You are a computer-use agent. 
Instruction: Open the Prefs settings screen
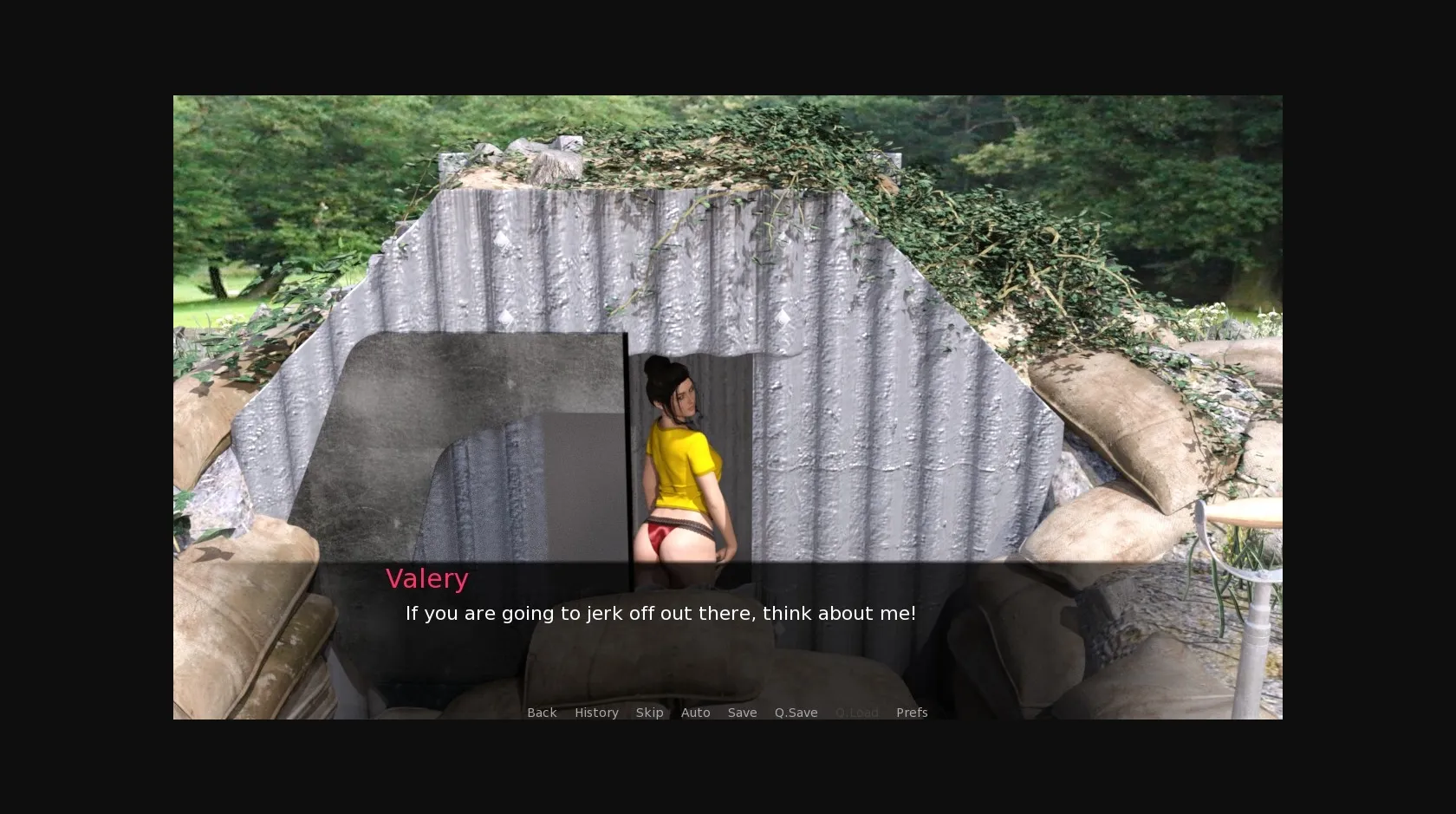(912, 712)
